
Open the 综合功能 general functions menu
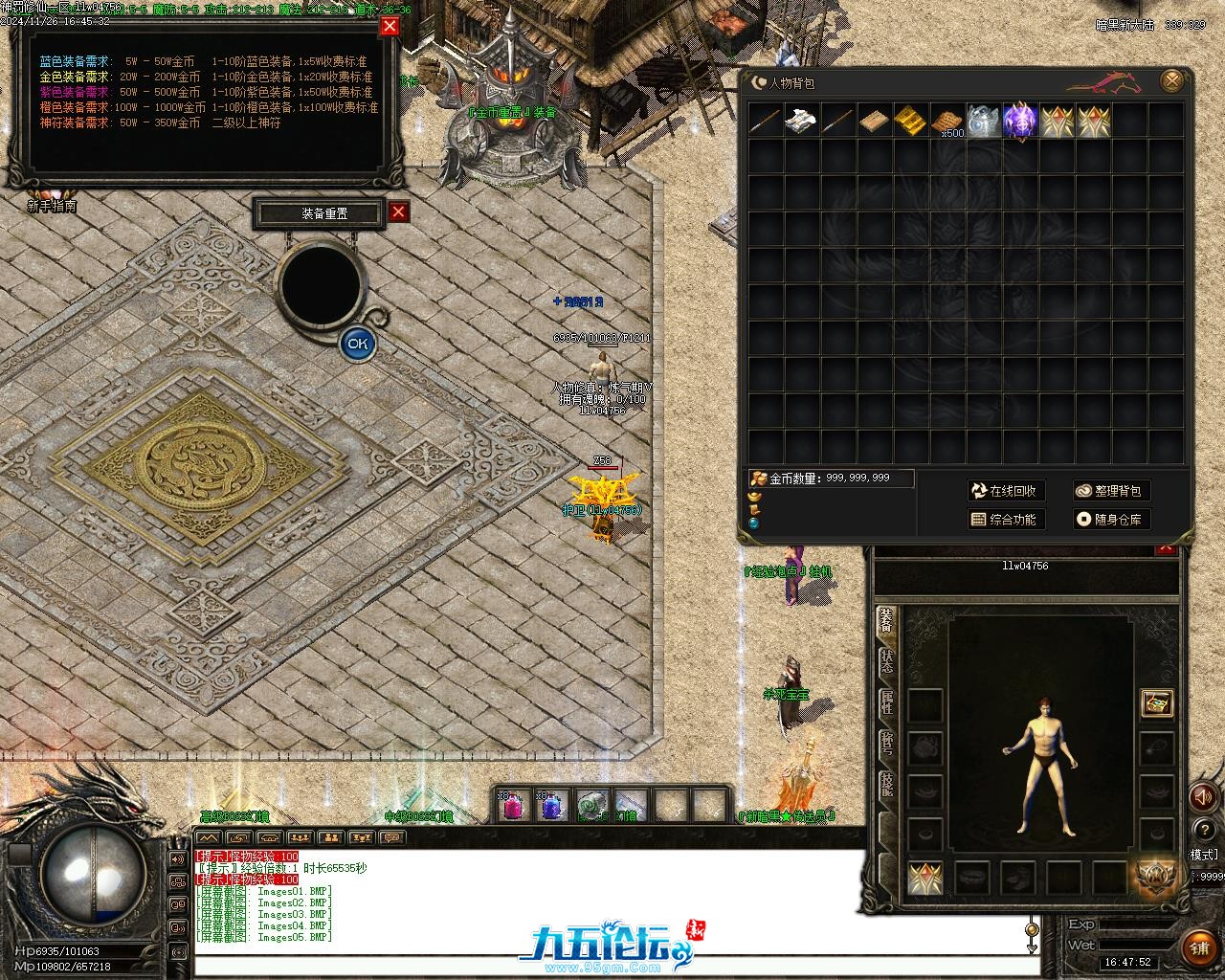(1006, 520)
